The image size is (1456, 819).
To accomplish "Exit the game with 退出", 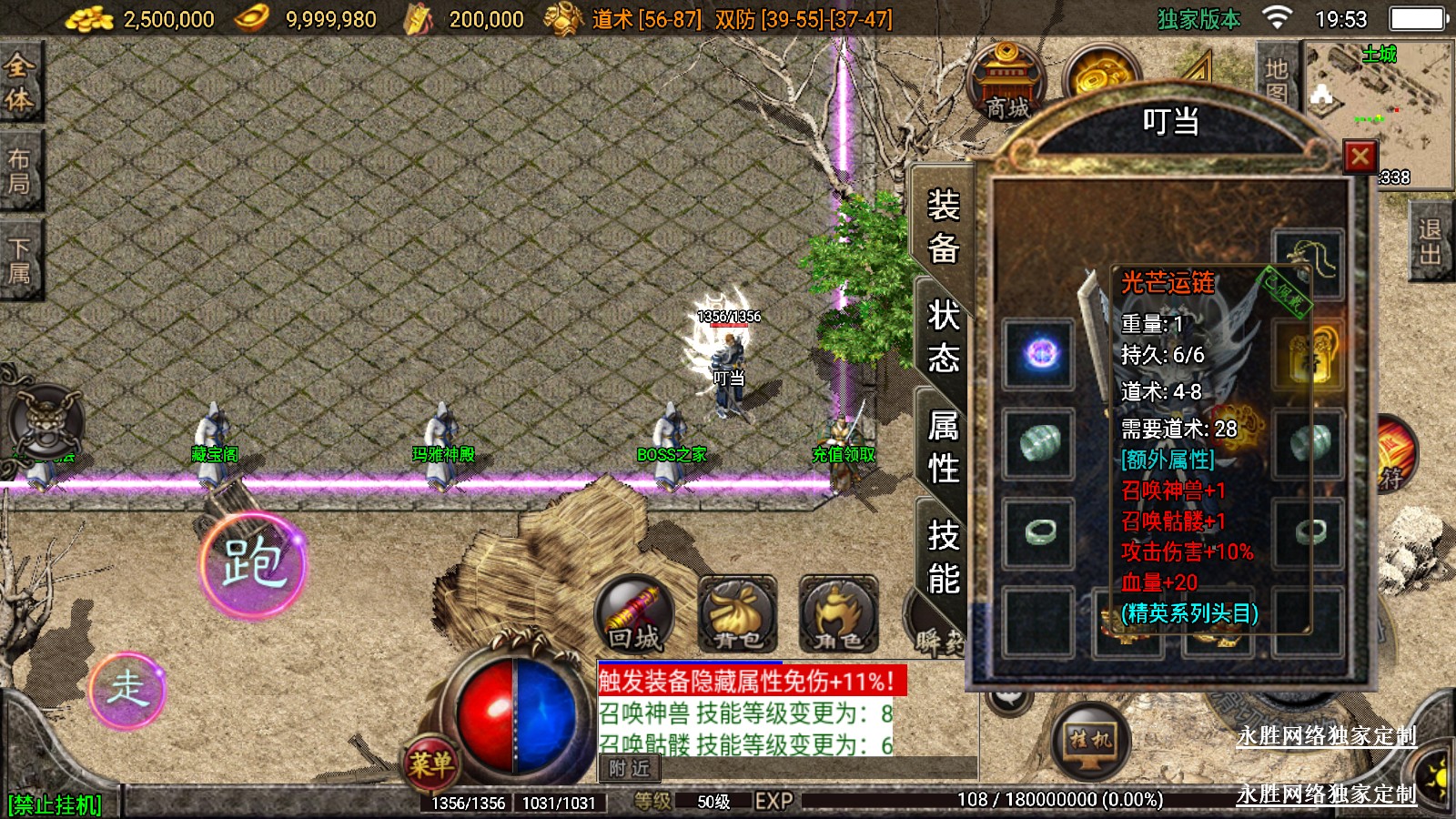I will pyautogui.click(x=1430, y=242).
